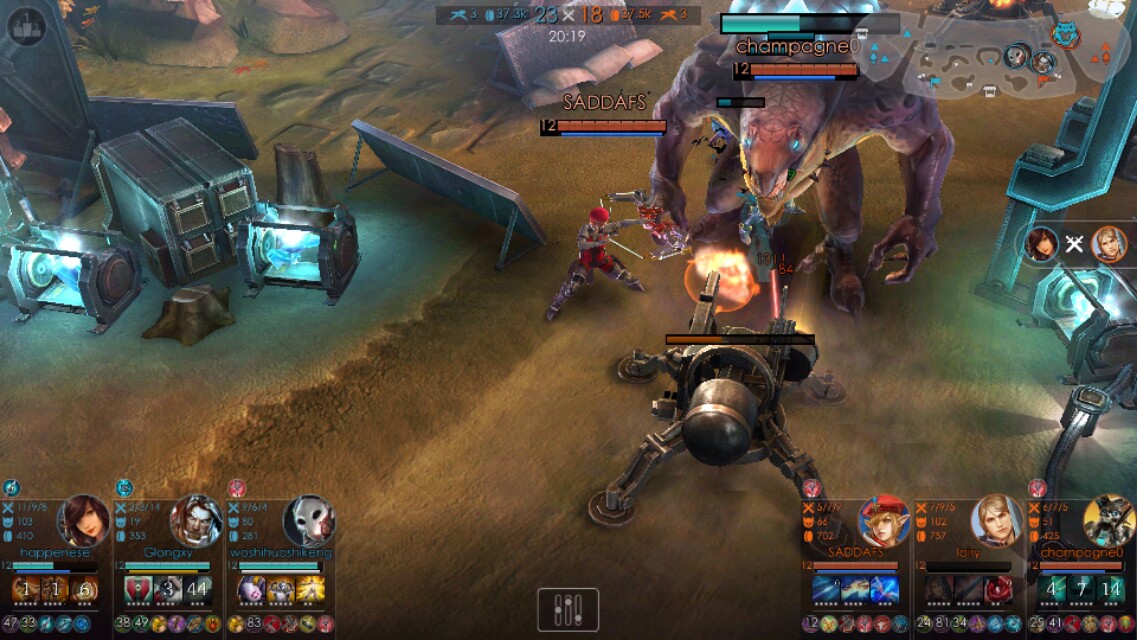The image size is (1137, 640).
Task: Click the scoreboard icon in the top-left corner
Action: click(x=27, y=27)
